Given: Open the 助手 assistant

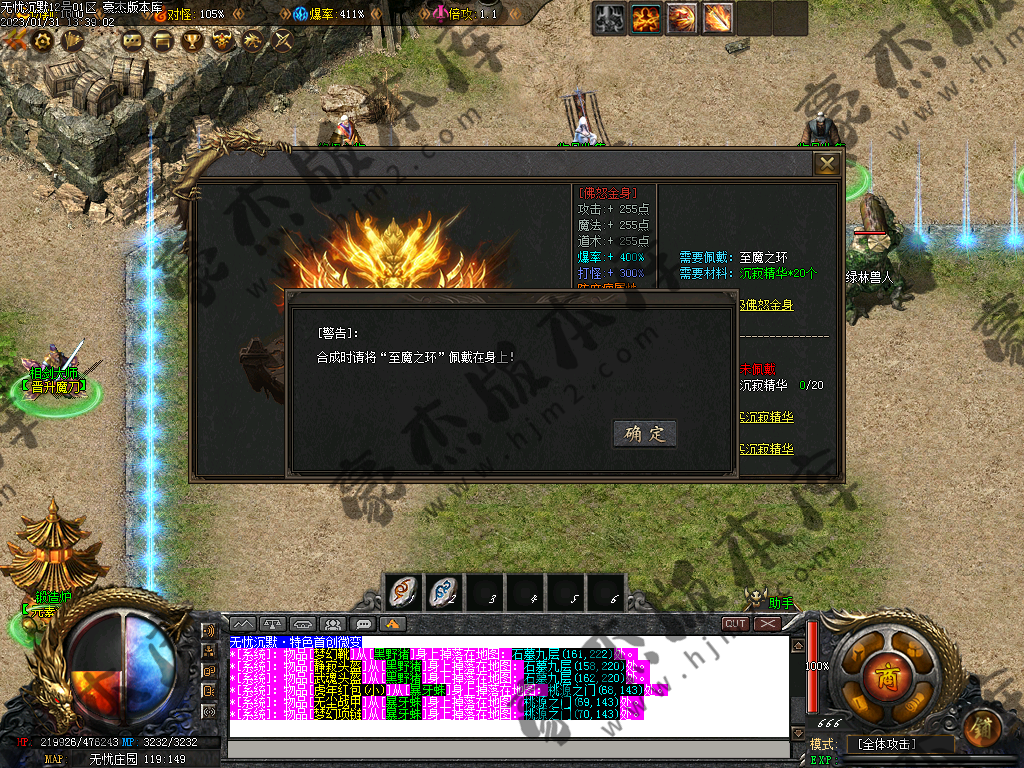Looking at the screenshot, I should [x=780, y=603].
